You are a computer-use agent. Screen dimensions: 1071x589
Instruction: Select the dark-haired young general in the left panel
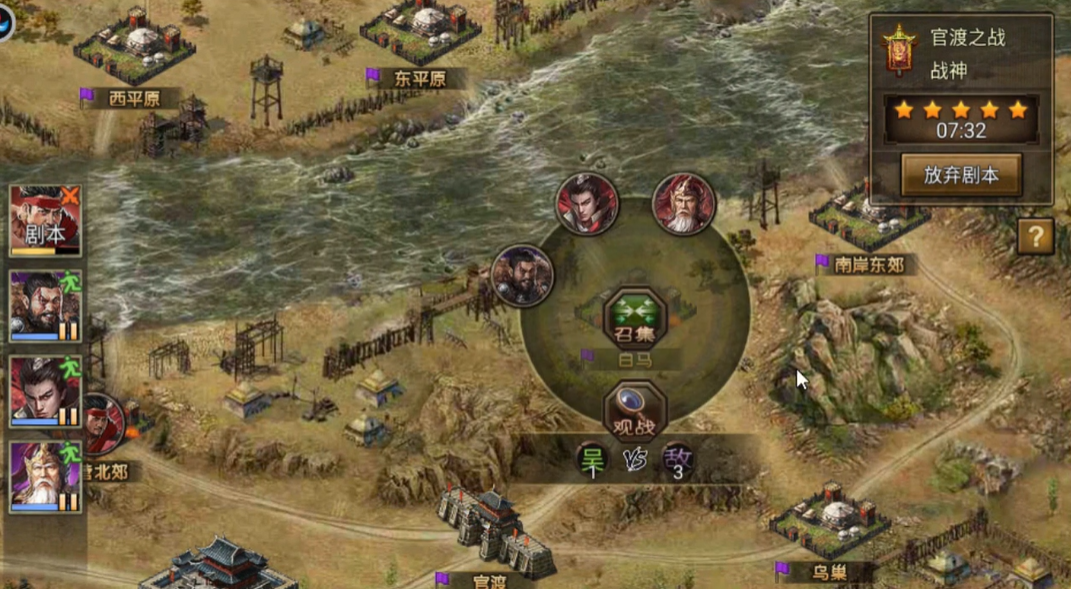[45, 391]
